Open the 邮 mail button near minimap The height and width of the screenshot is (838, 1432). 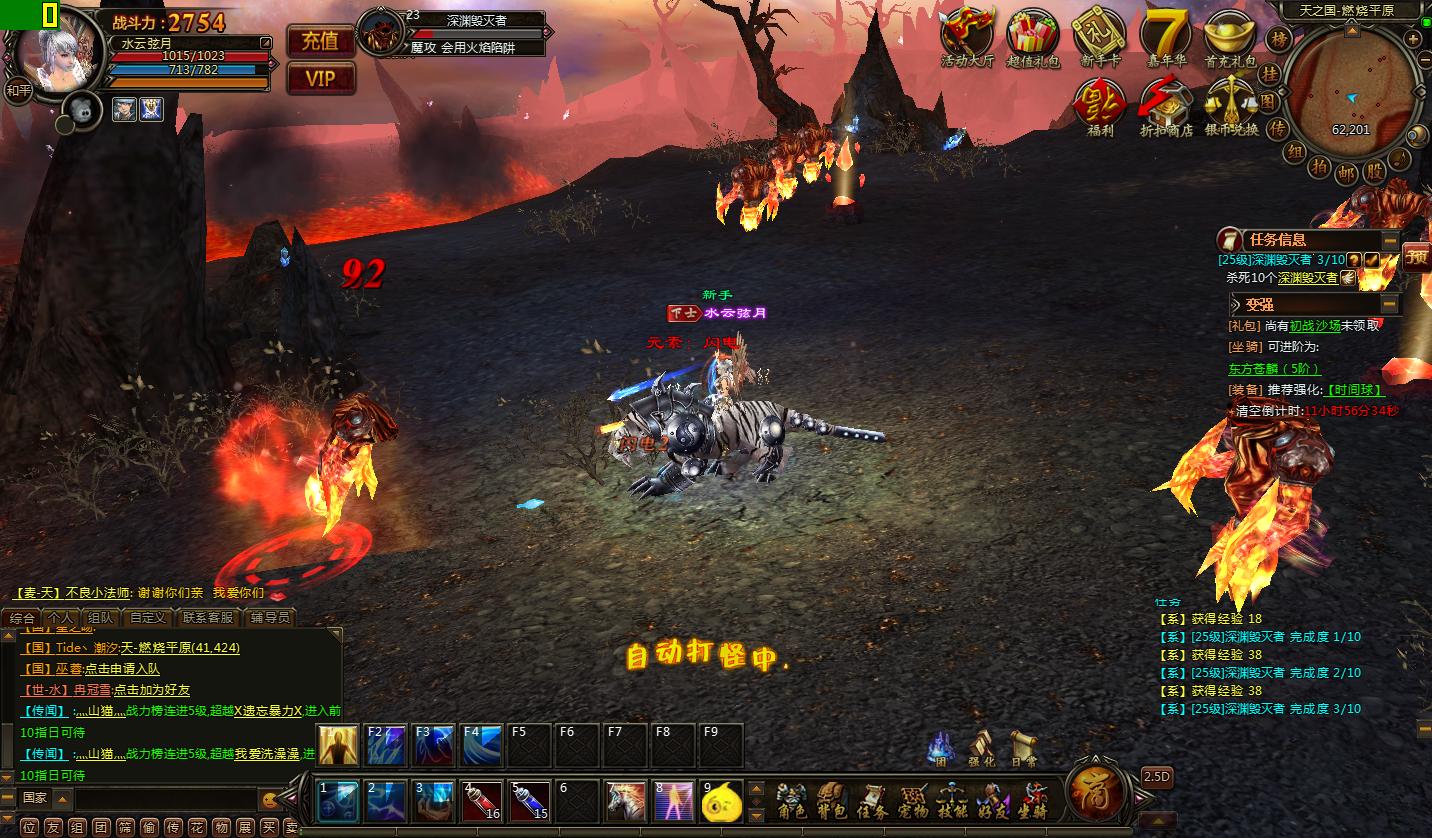[x=1348, y=170]
